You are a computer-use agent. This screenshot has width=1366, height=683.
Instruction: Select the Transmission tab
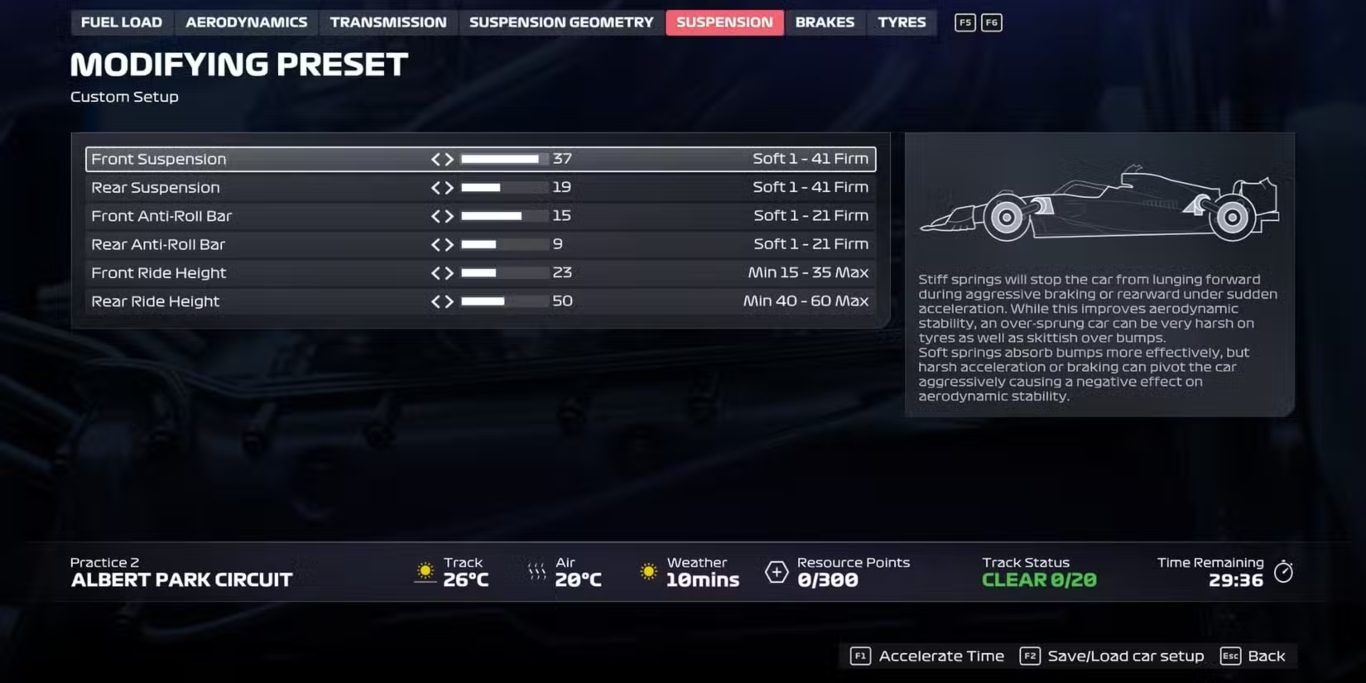[x=388, y=22]
